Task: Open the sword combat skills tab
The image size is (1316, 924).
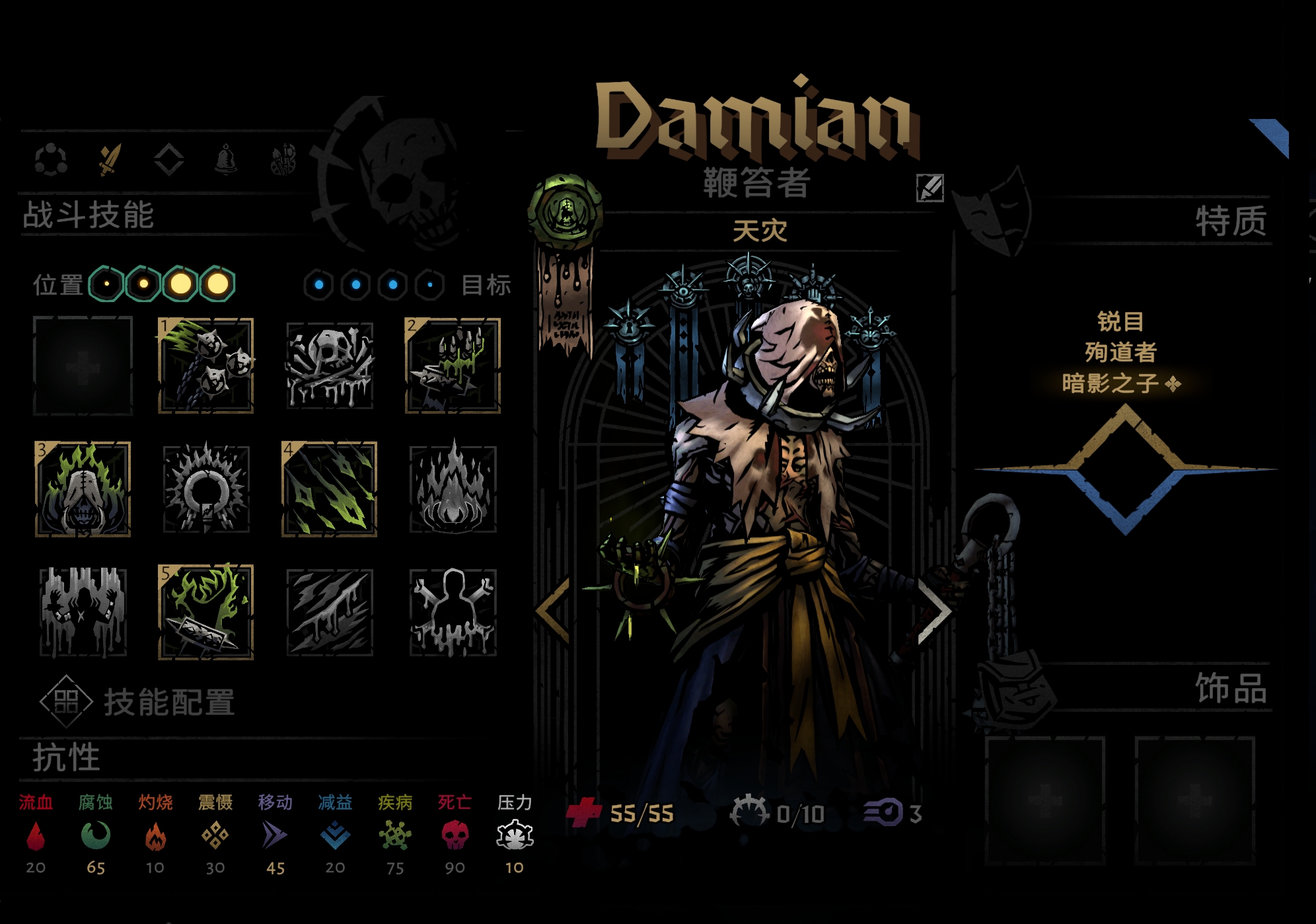Action: (x=110, y=159)
